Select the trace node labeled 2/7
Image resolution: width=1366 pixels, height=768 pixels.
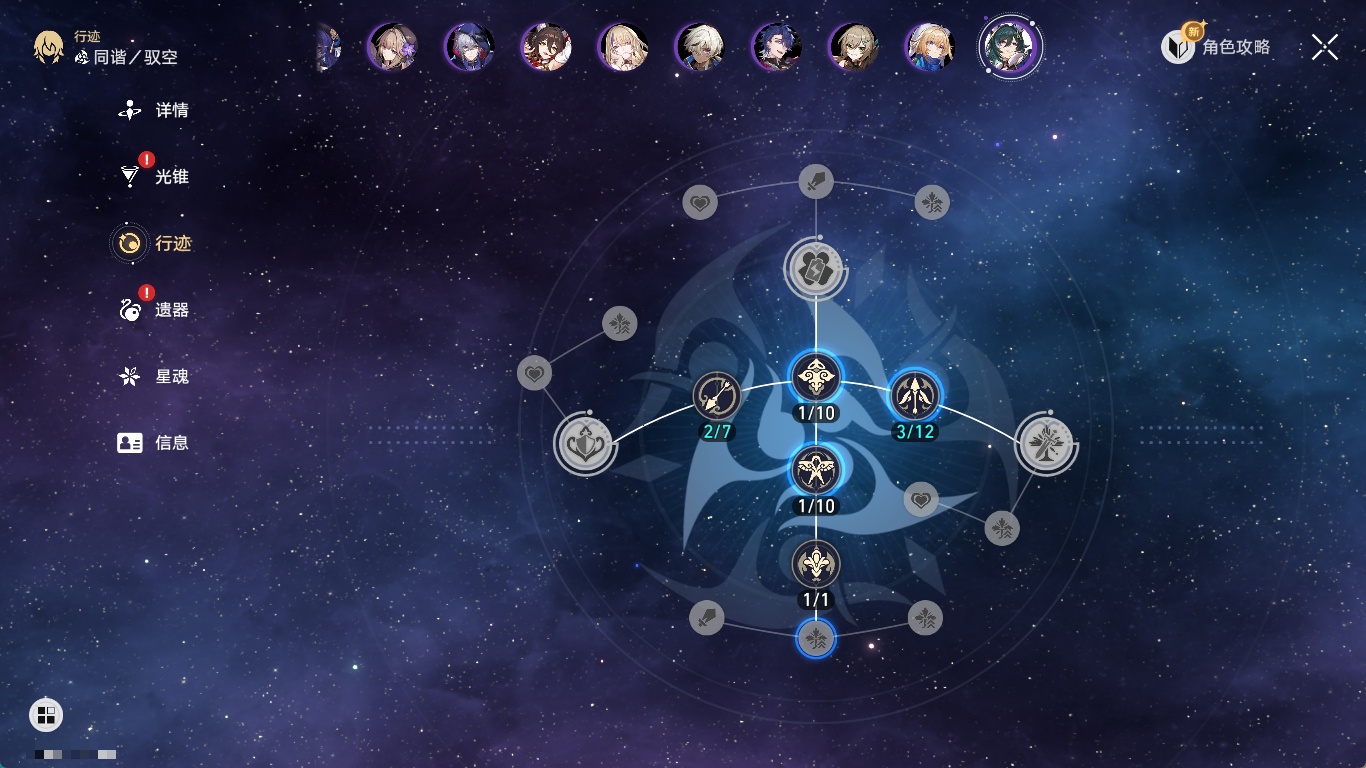point(717,396)
